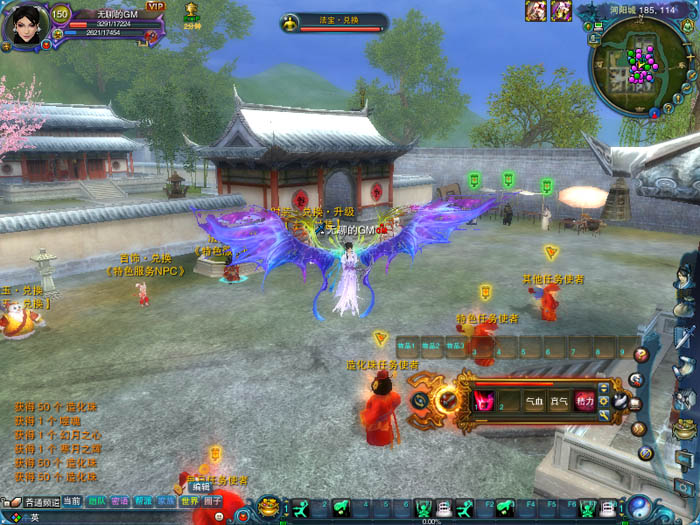Image resolution: width=700 pixels, height=525 pixels.
Task: Switch to the 世界 chat tab
Action: coord(190,501)
